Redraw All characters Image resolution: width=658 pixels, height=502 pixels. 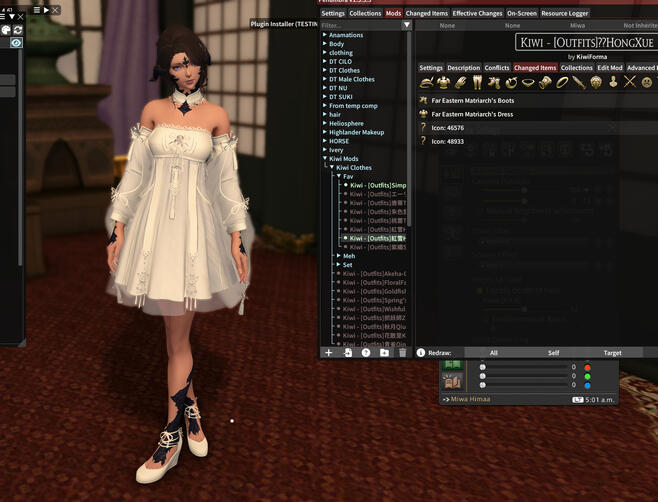pos(493,353)
